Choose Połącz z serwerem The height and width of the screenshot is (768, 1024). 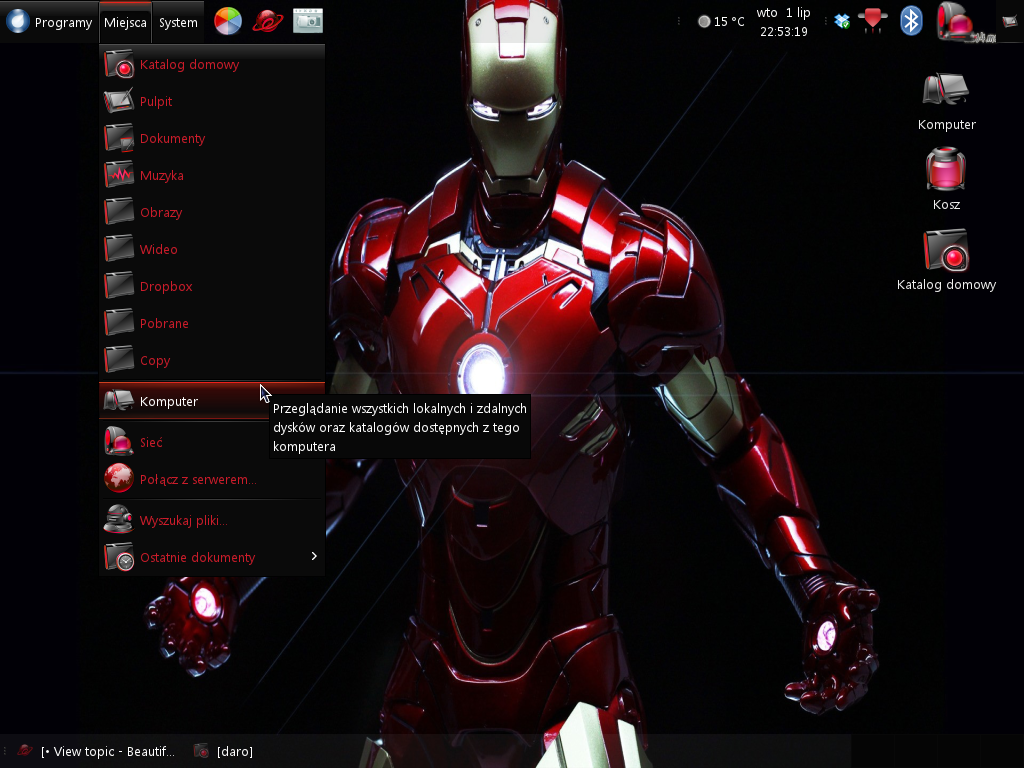click(x=197, y=480)
